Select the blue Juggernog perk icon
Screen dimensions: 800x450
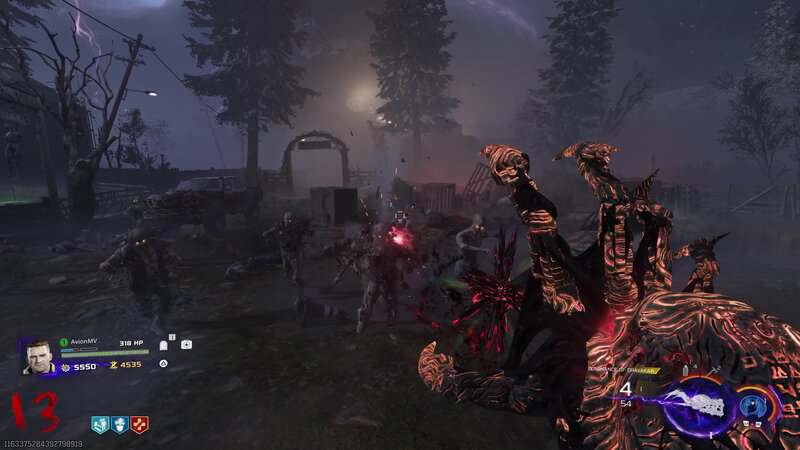(x=119, y=424)
